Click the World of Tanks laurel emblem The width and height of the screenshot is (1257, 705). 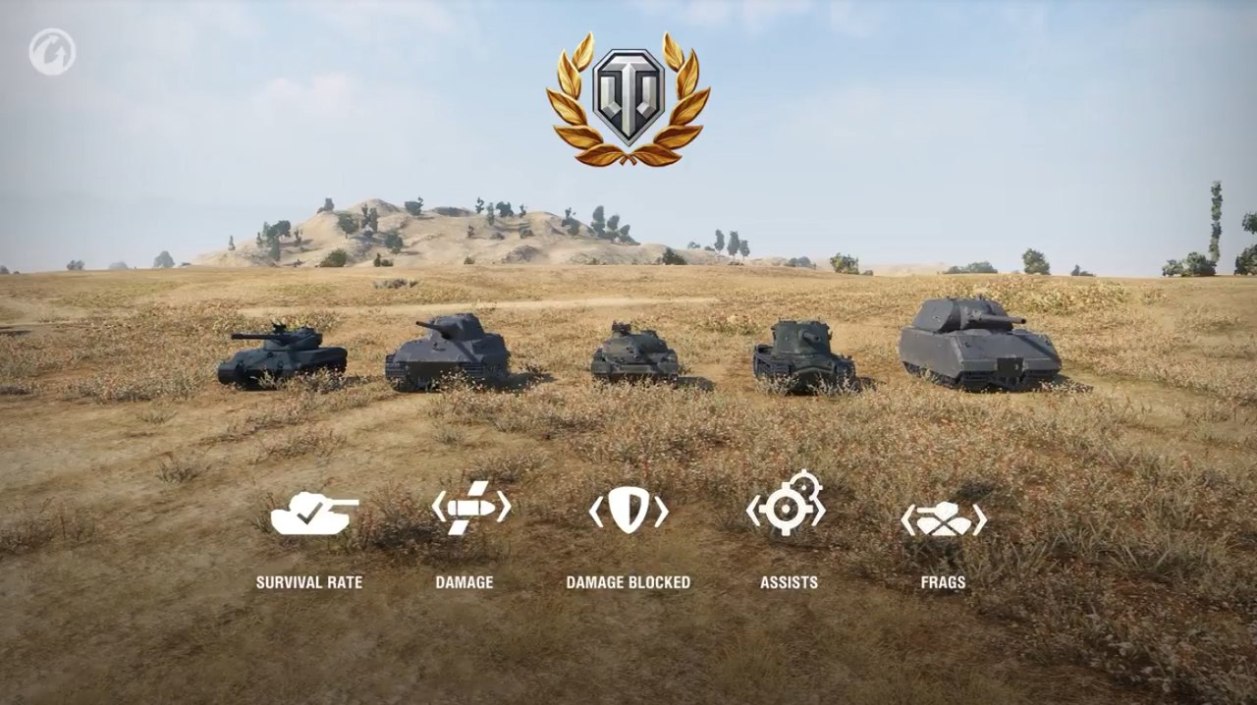point(628,99)
